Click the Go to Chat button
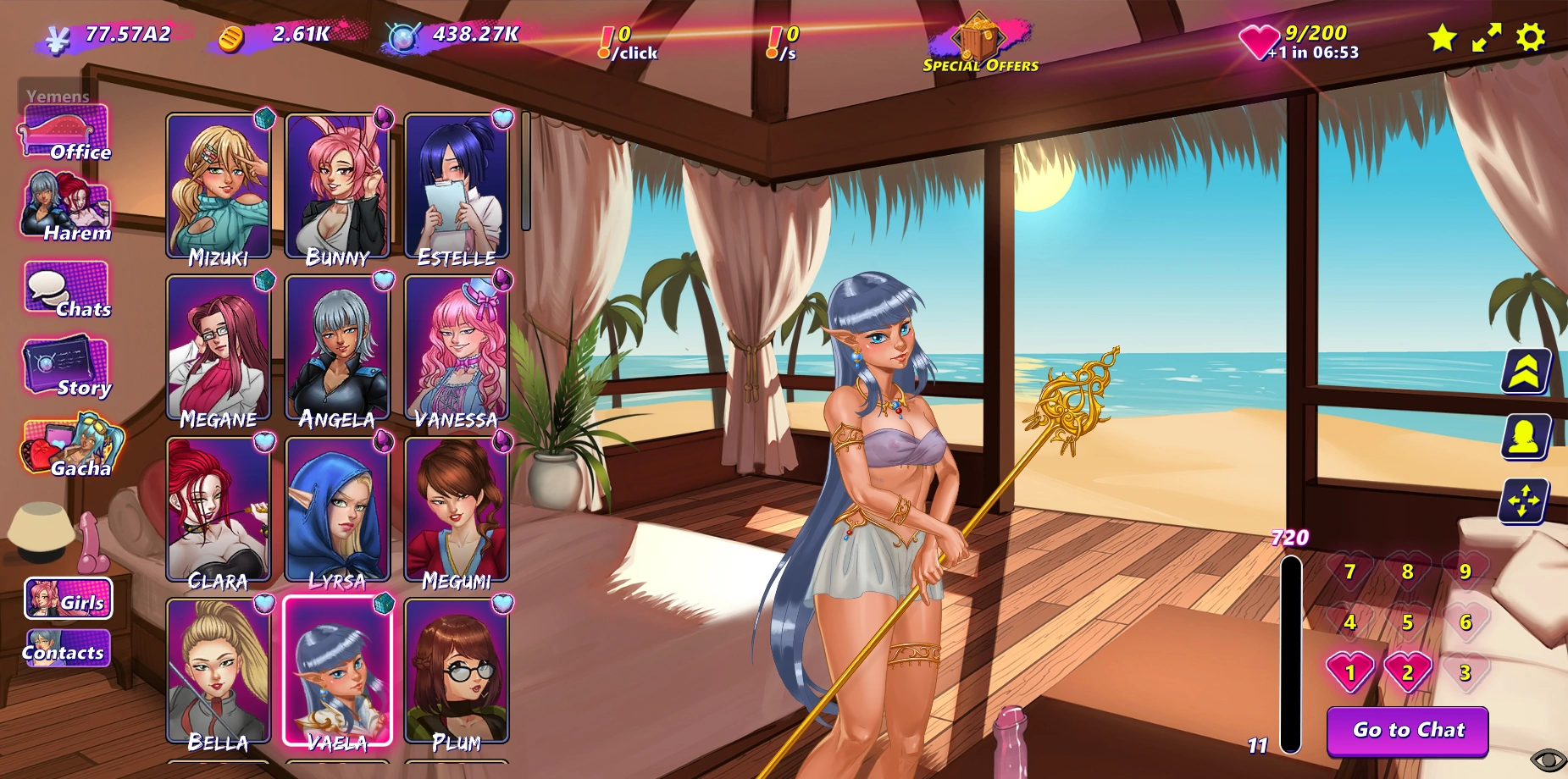 click(x=1407, y=730)
